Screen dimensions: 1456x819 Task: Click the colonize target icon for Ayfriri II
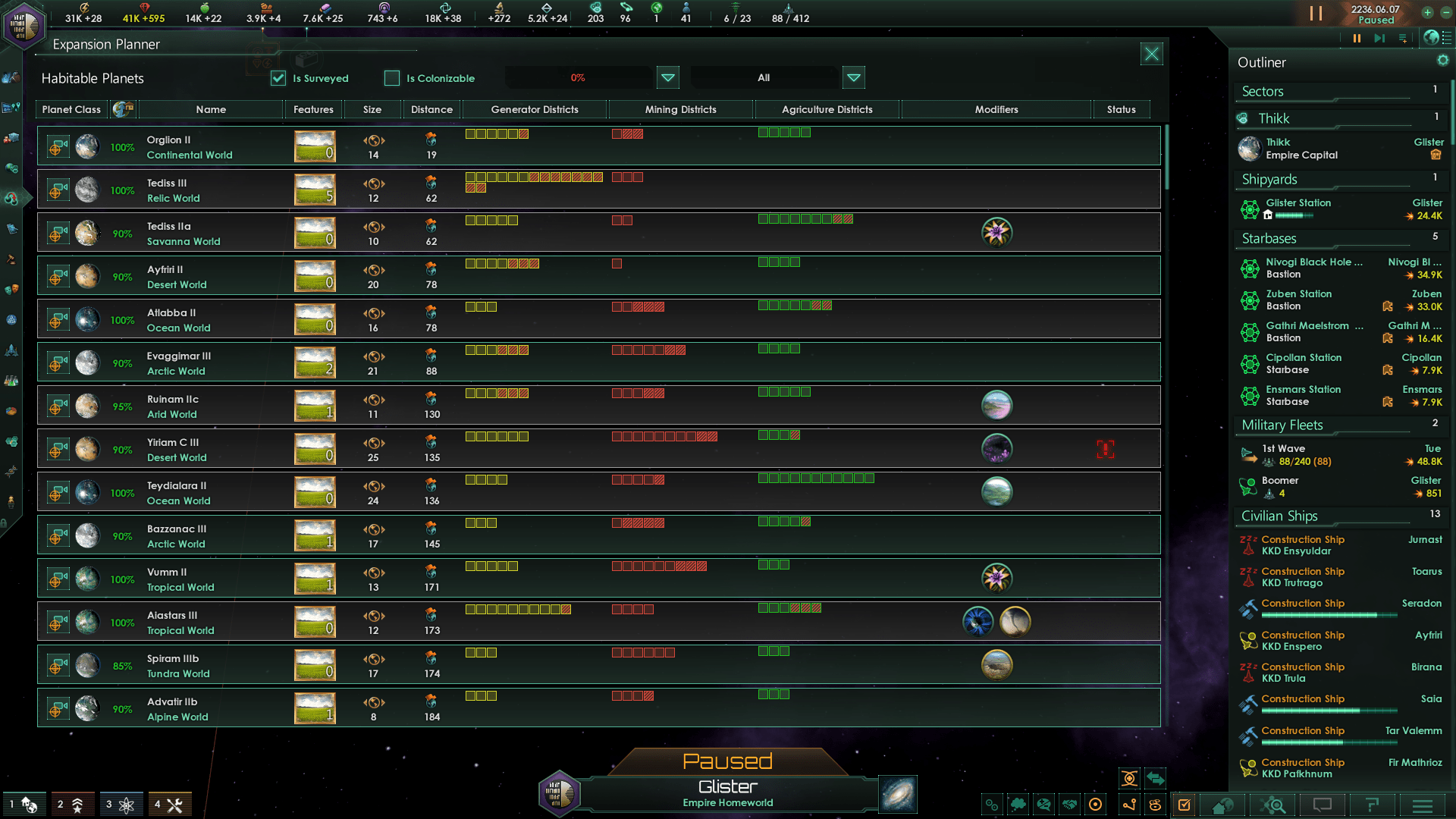pos(57,276)
